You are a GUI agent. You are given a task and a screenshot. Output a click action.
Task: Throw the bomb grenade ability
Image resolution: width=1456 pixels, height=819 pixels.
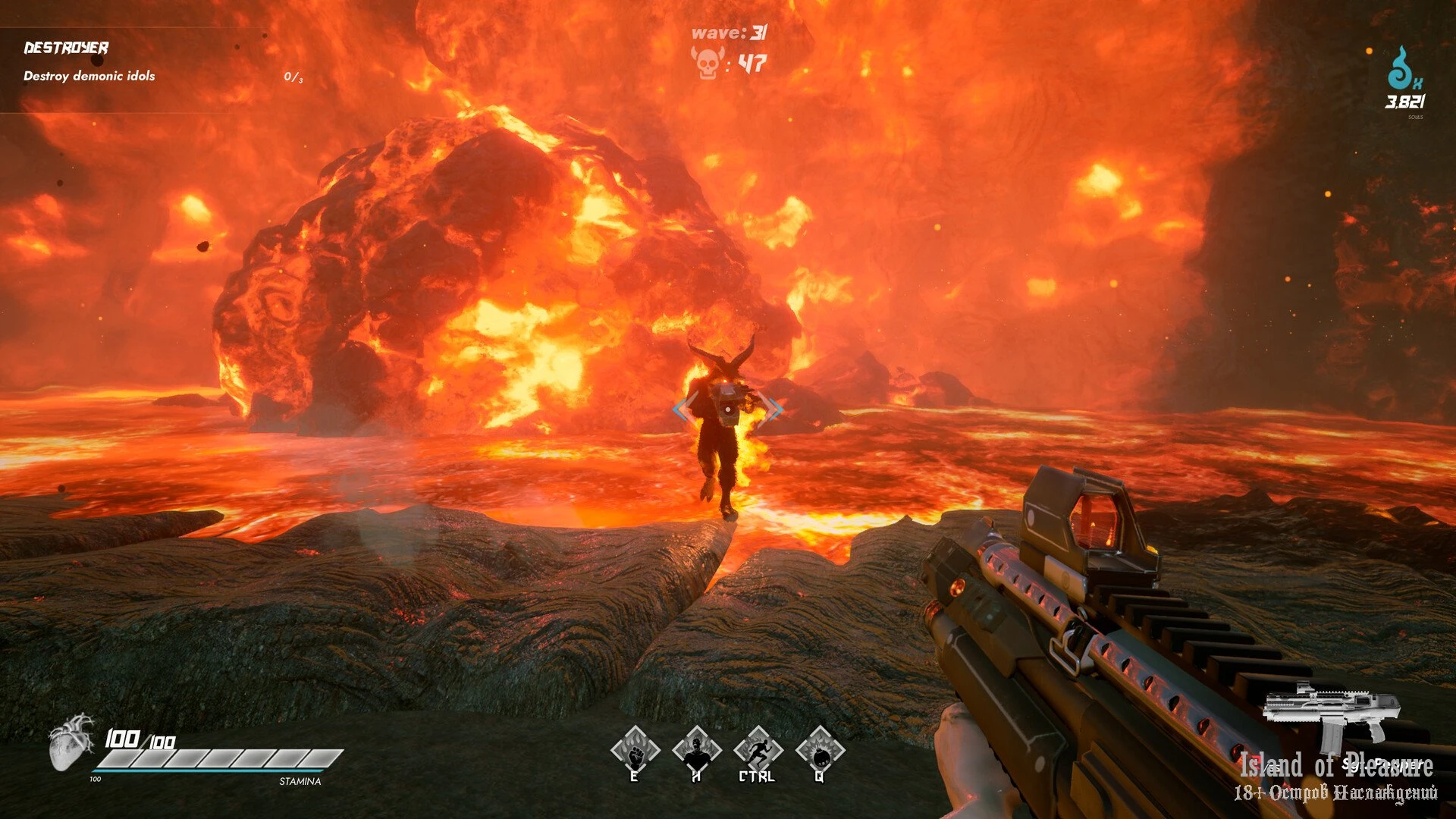pos(819,751)
